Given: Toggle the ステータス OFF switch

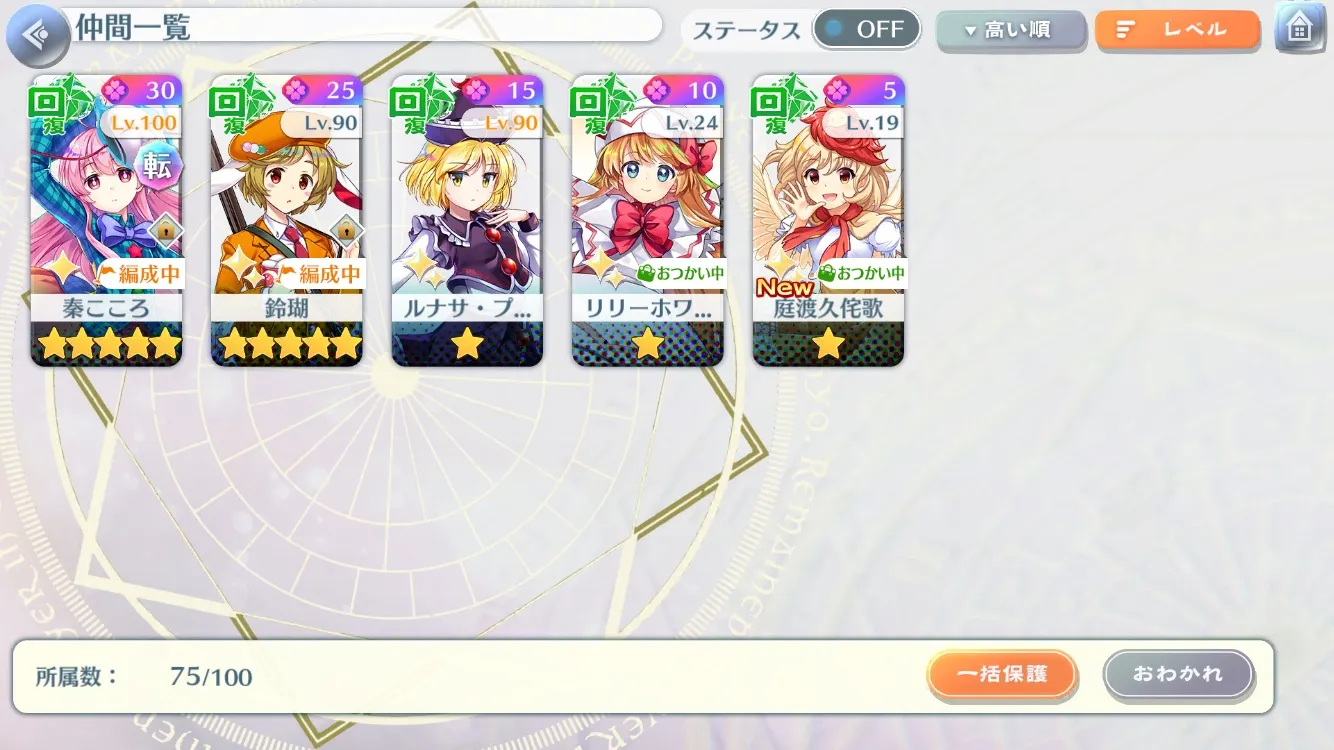Looking at the screenshot, I should pyautogui.click(x=866, y=30).
